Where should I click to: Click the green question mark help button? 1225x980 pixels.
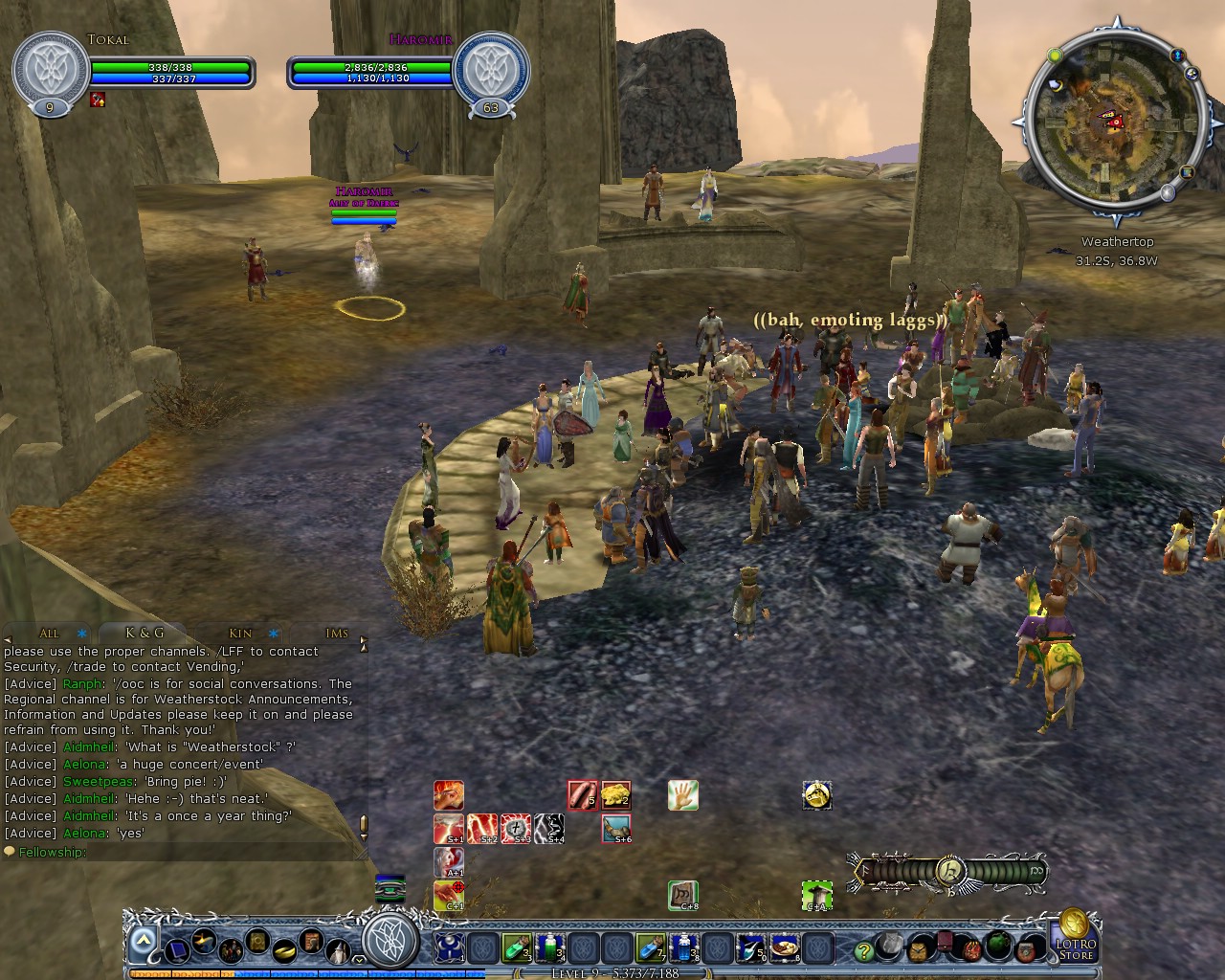(863, 950)
